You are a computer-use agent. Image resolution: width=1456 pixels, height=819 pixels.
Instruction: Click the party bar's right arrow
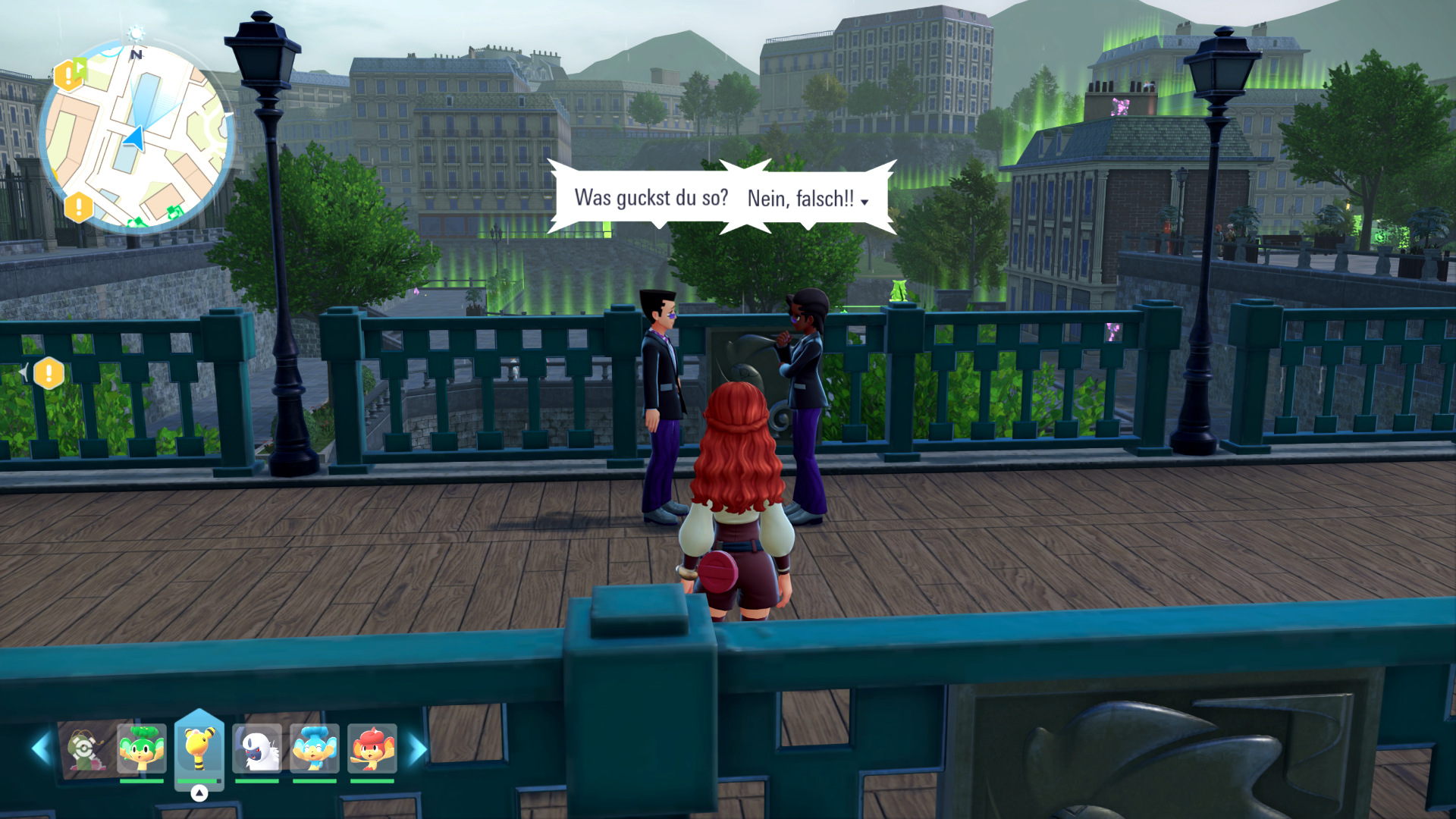pos(417,749)
